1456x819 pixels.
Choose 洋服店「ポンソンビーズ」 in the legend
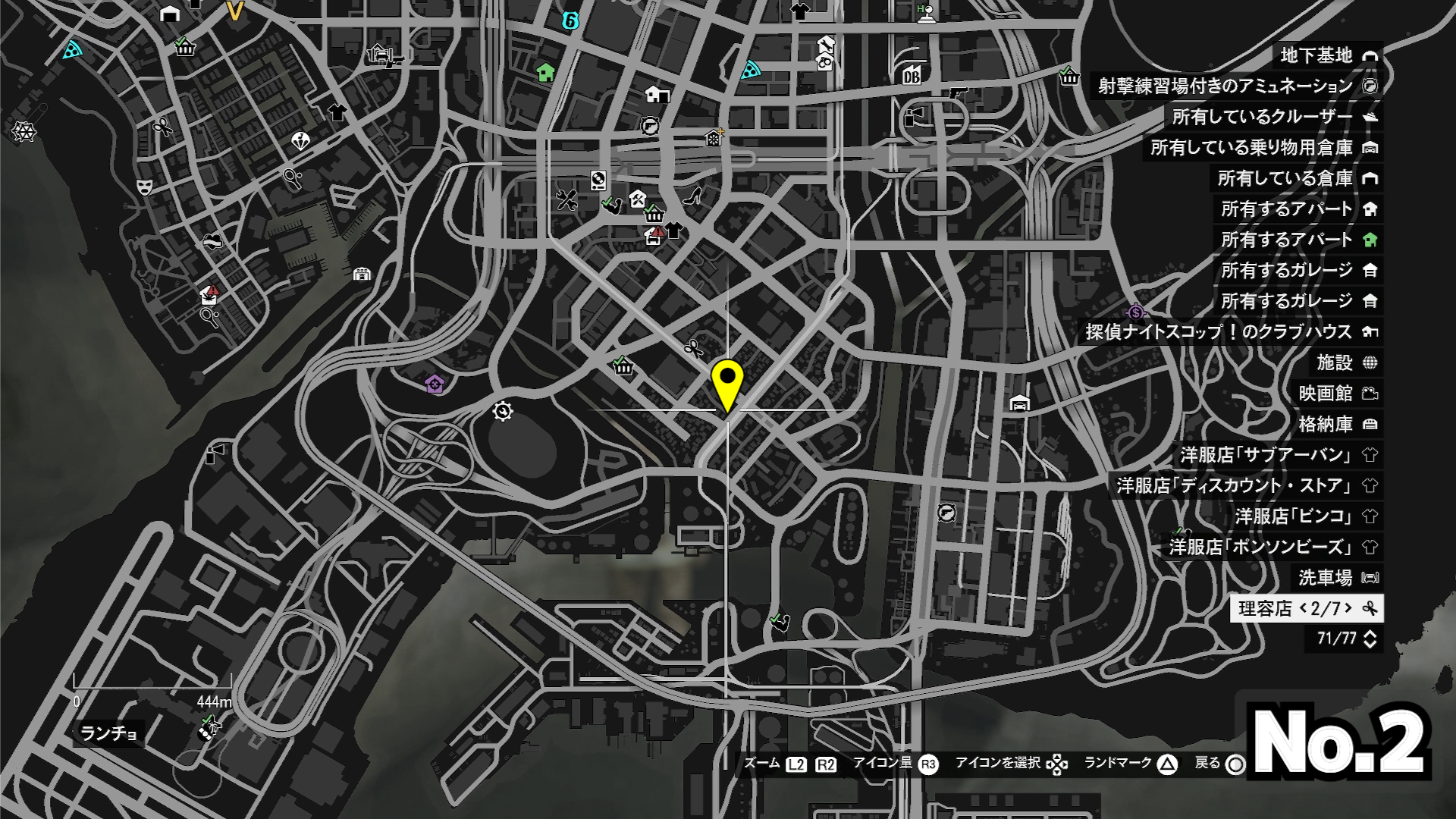point(1272,547)
